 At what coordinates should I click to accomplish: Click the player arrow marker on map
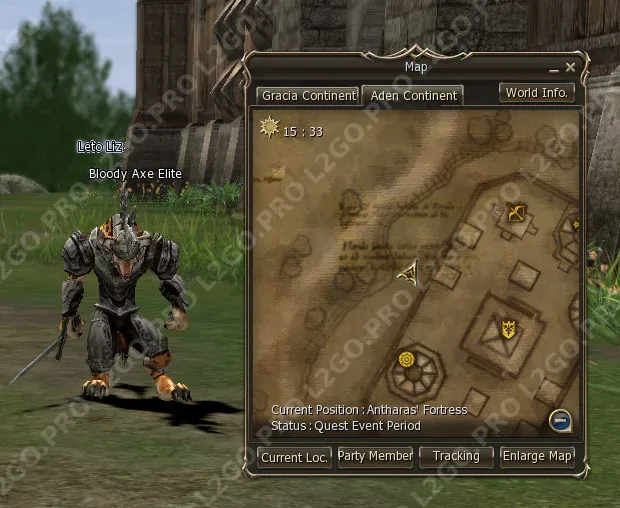pos(409,271)
